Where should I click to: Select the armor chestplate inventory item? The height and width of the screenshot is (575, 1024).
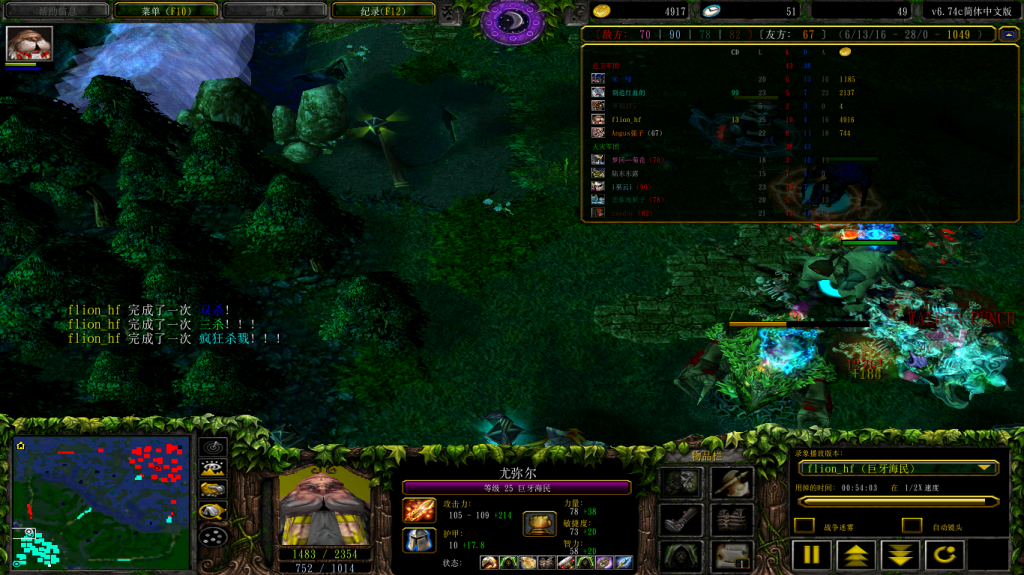point(732,520)
